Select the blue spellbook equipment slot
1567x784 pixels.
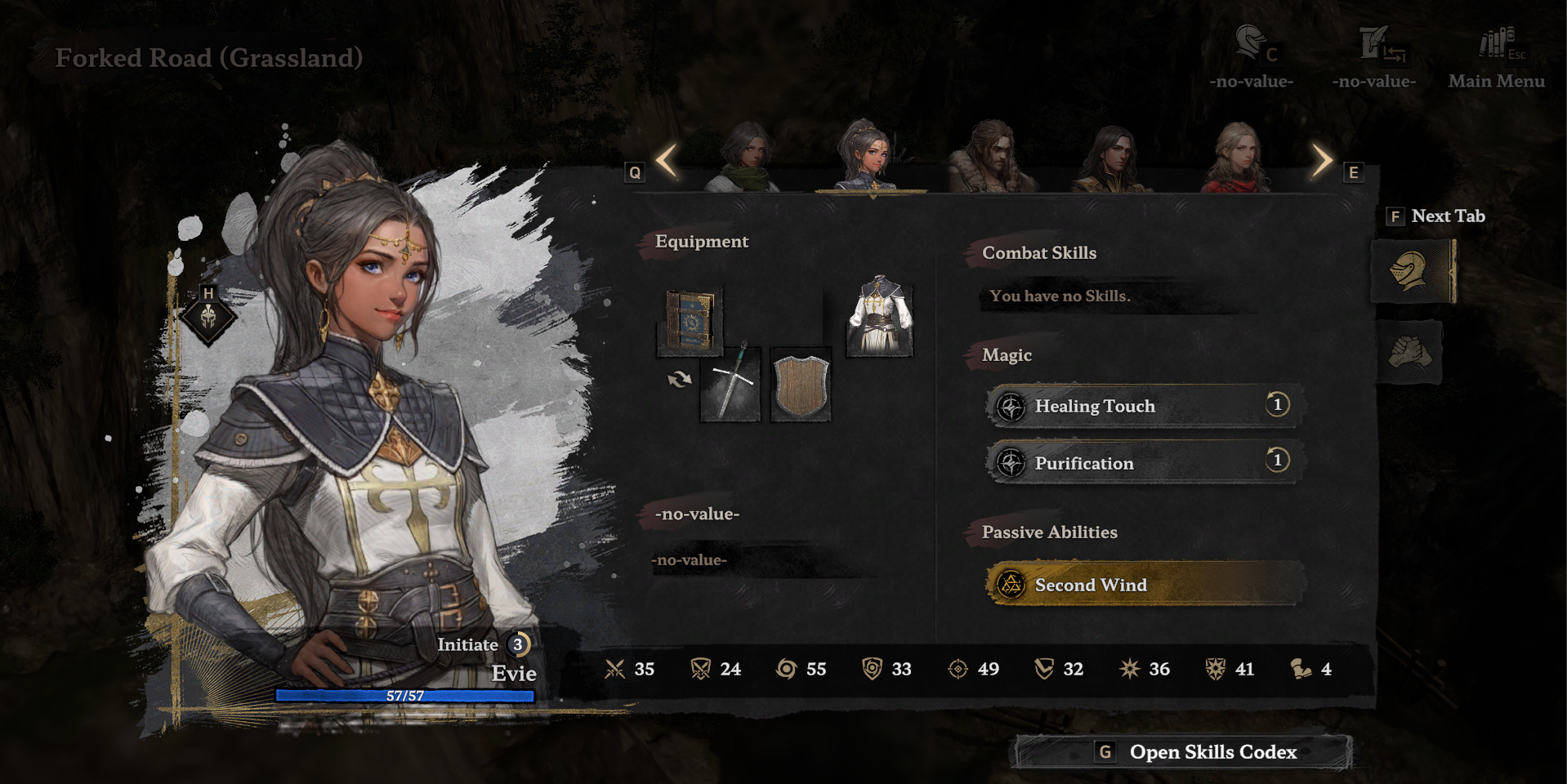(690, 323)
